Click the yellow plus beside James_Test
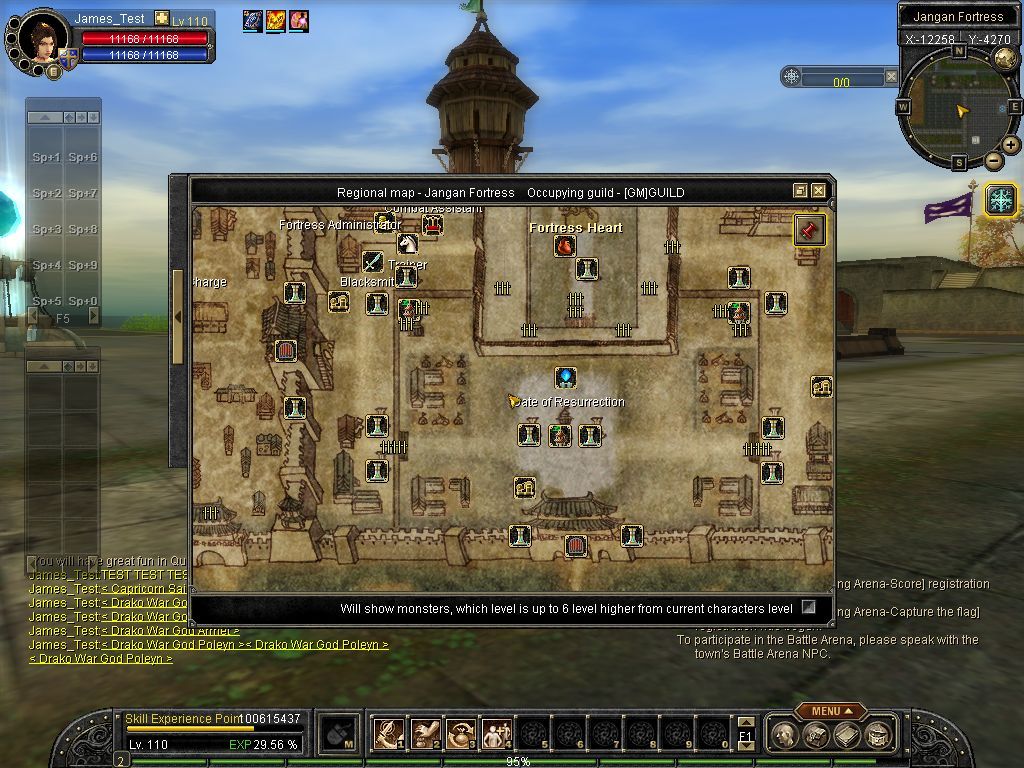Viewport: 1024px width, 768px height. [161, 19]
